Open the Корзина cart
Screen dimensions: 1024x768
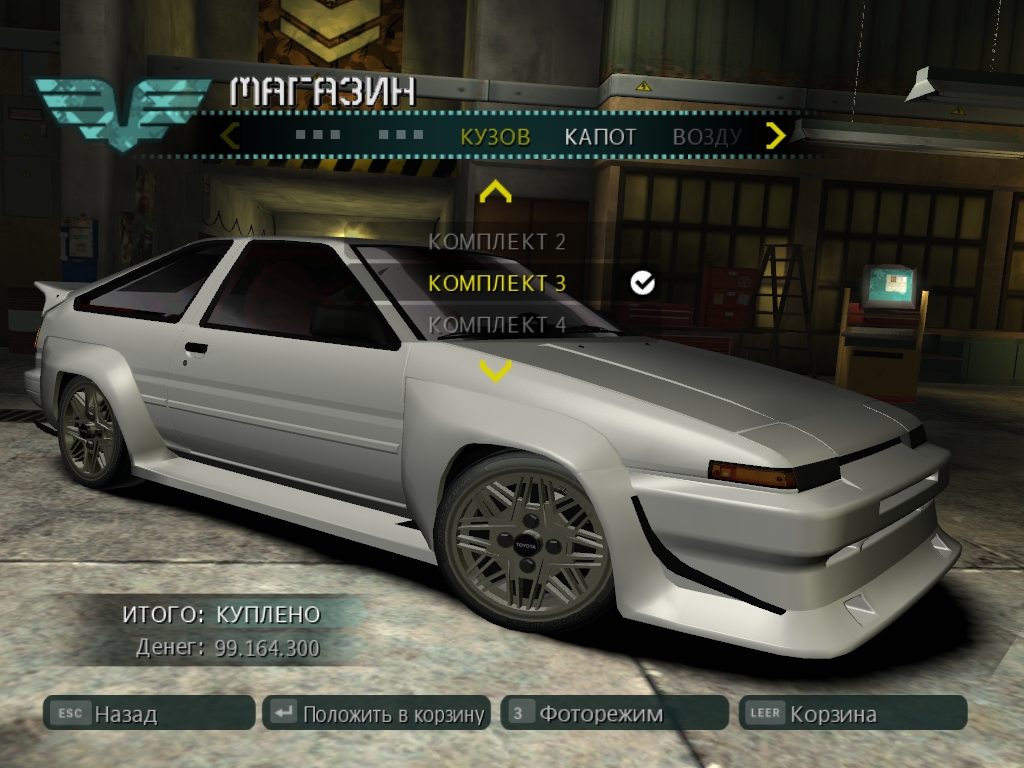point(852,714)
